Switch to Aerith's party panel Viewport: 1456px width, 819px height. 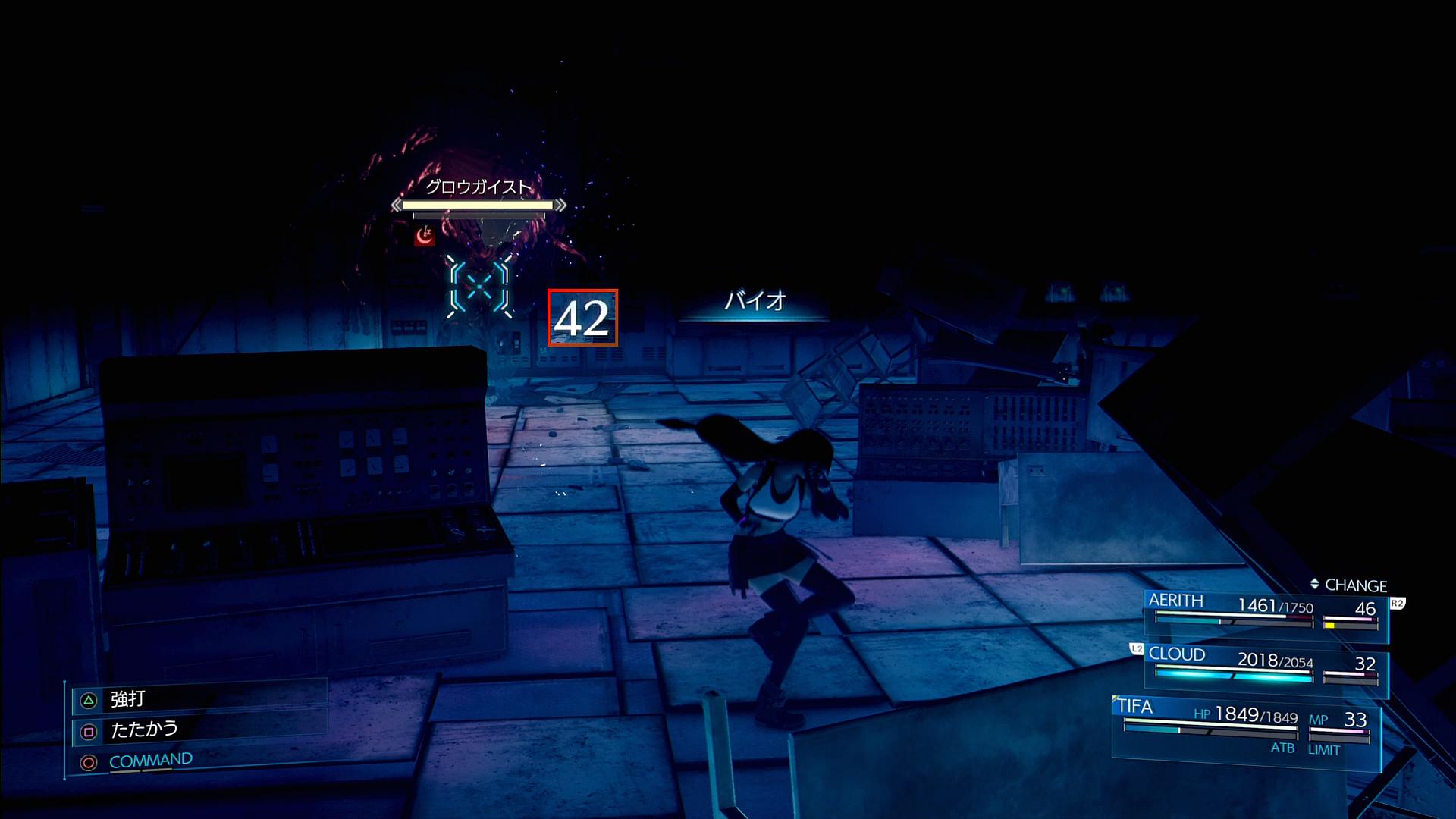point(1265,611)
